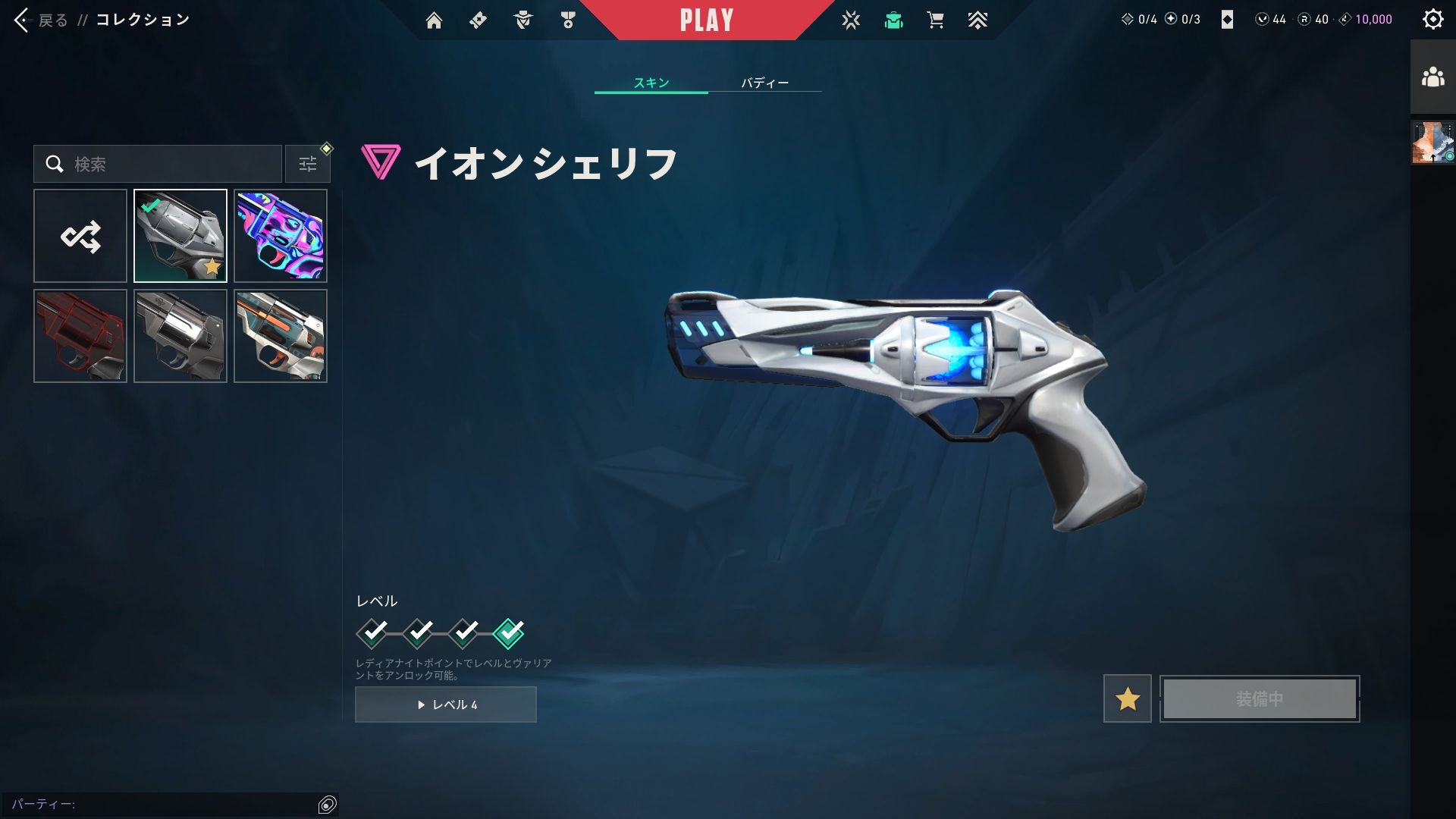Open the home screen icon
The height and width of the screenshot is (819, 1456).
pos(434,20)
